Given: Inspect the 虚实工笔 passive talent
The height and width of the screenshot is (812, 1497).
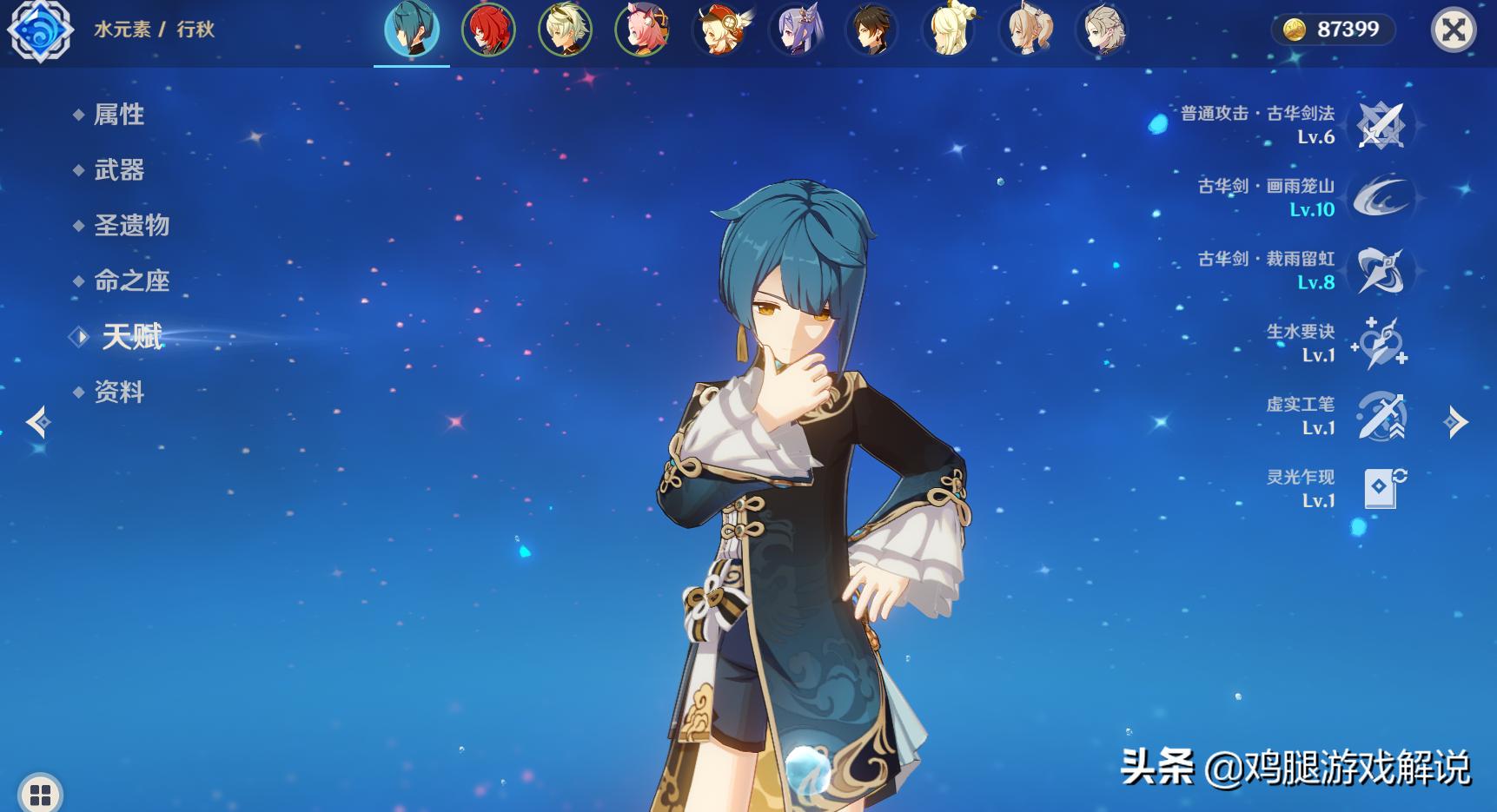Looking at the screenshot, I should [1381, 417].
